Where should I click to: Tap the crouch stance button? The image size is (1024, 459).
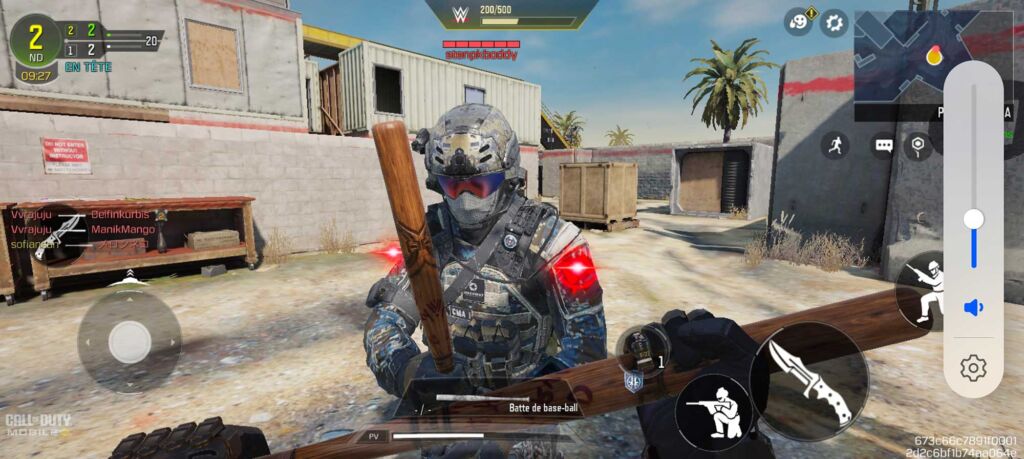tap(715, 412)
